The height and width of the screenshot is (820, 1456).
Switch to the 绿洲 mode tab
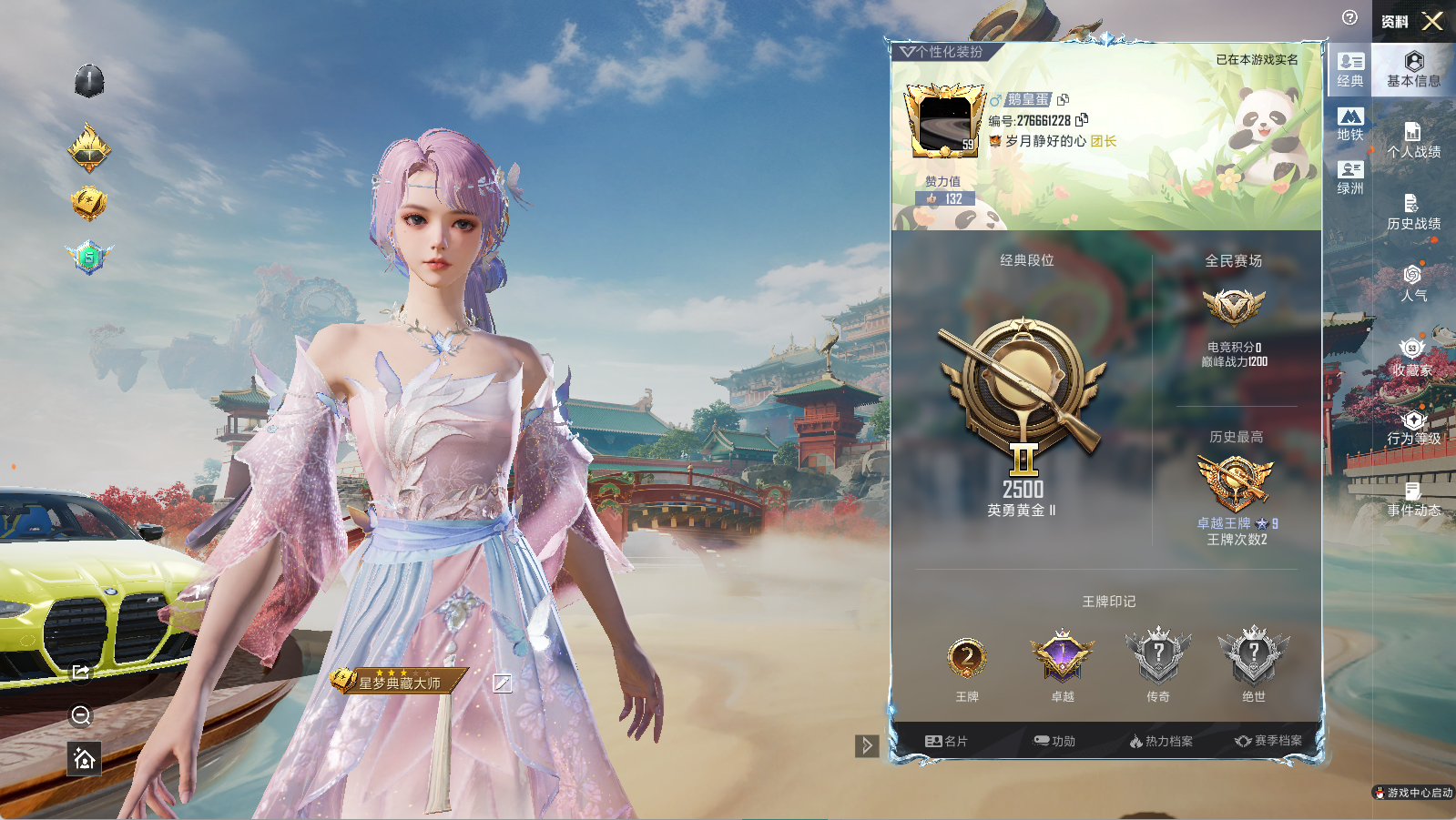1350,177
